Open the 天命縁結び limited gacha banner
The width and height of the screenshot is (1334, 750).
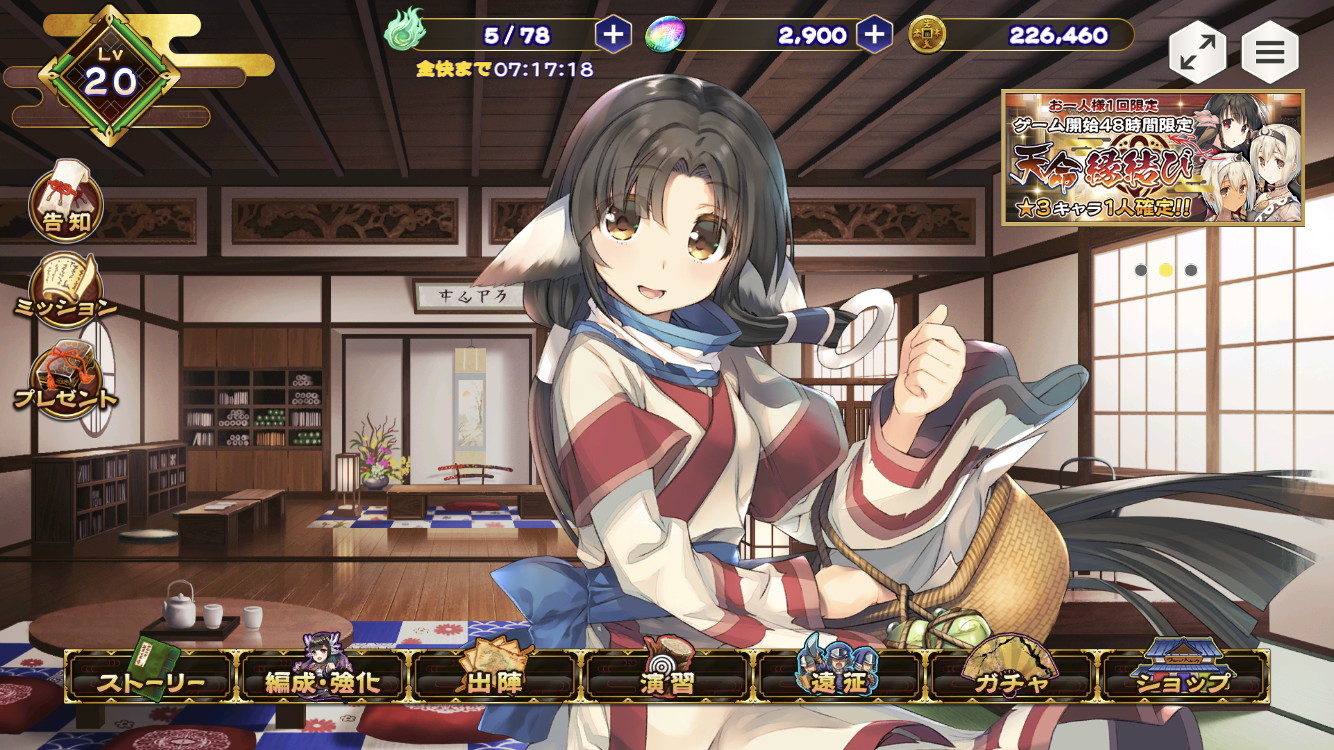click(x=1153, y=157)
